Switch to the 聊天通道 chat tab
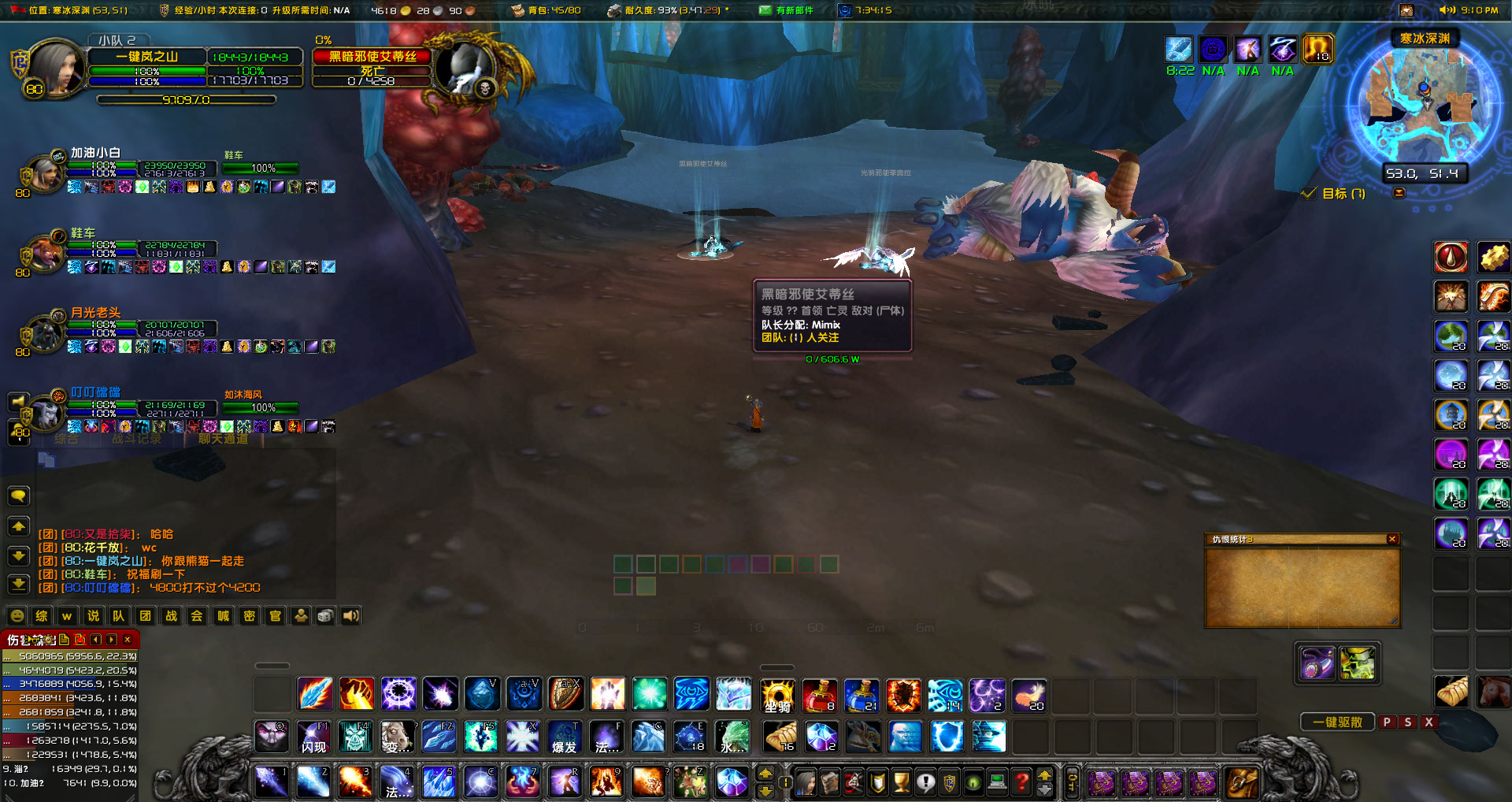 point(223,440)
